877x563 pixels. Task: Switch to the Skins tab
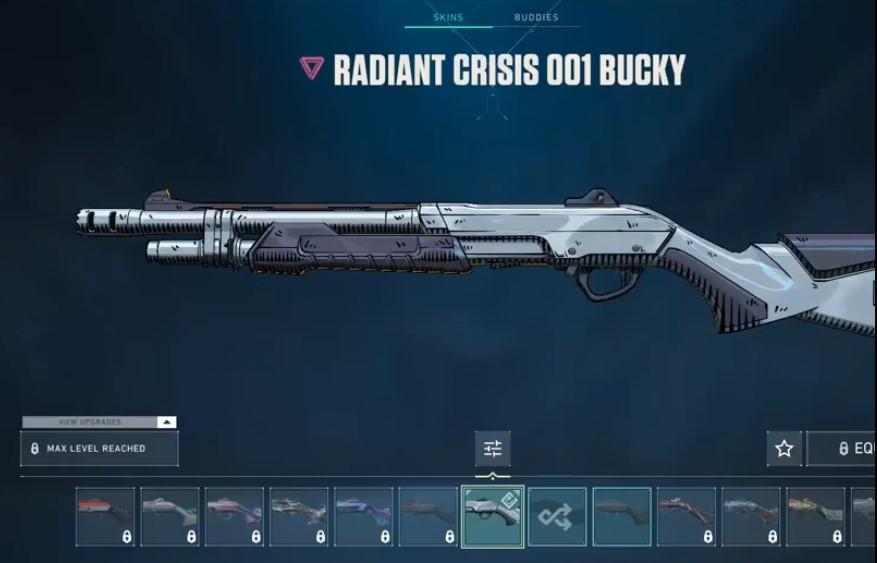click(x=448, y=18)
